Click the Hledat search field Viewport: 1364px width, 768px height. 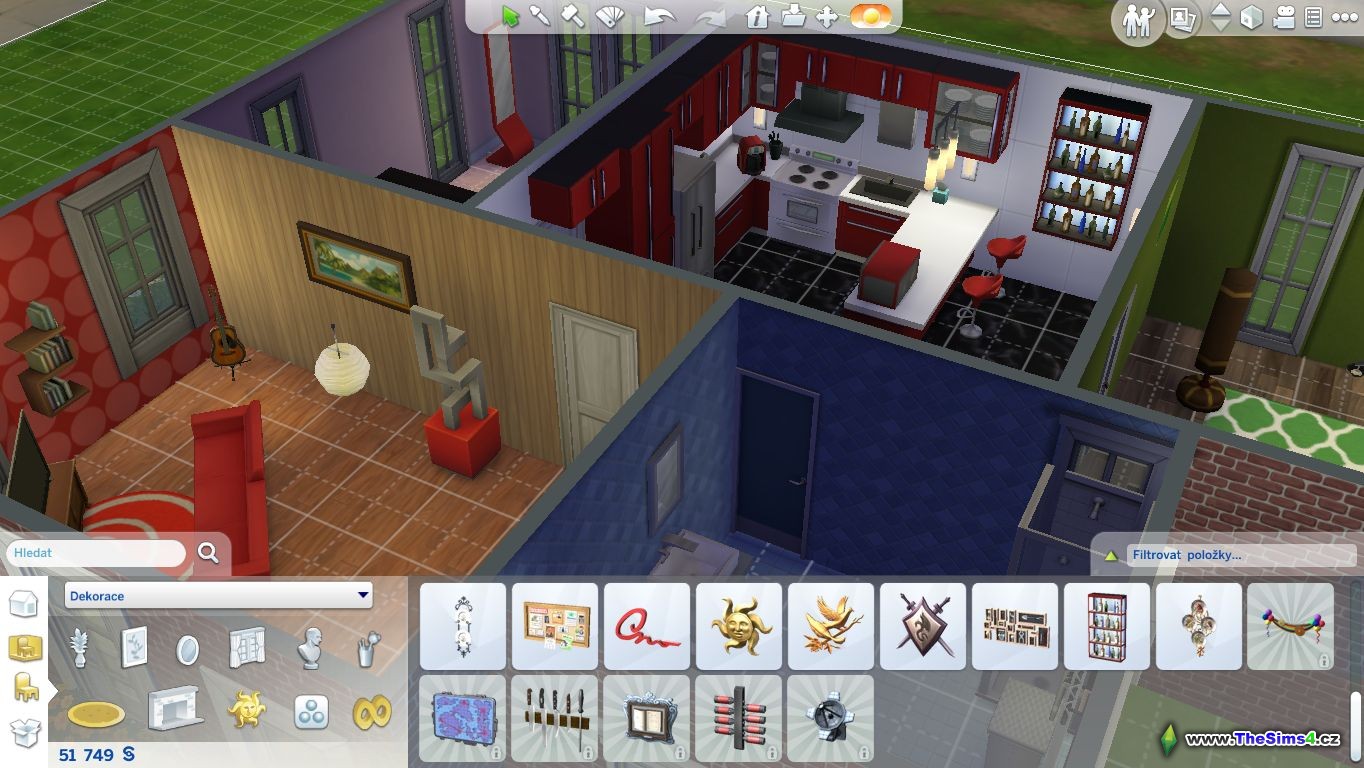click(x=98, y=553)
